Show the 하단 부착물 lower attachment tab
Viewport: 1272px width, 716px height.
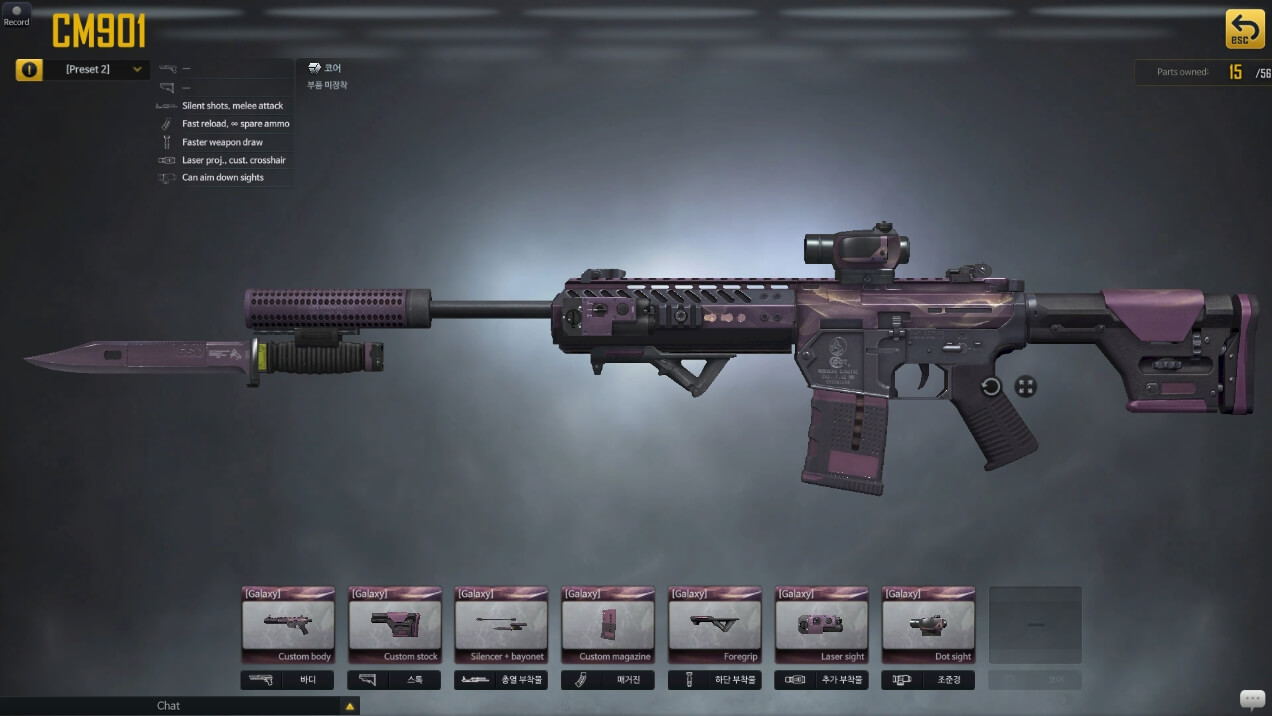click(x=716, y=680)
